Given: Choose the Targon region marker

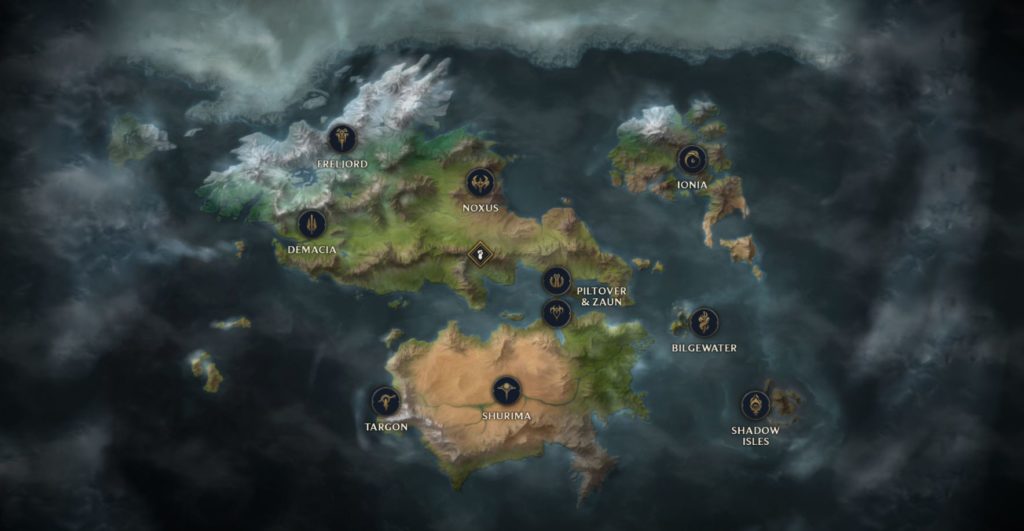Looking at the screenshot, I should coord(385,402).
